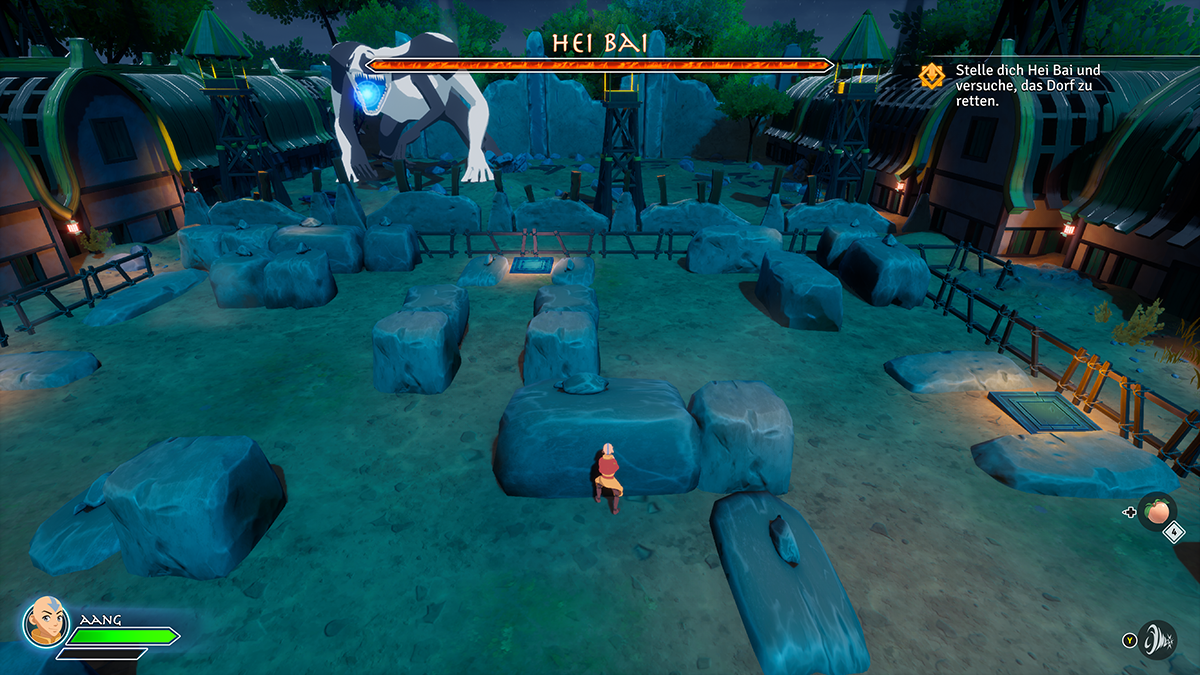Select Aang's character portrait

coord(45,622)
